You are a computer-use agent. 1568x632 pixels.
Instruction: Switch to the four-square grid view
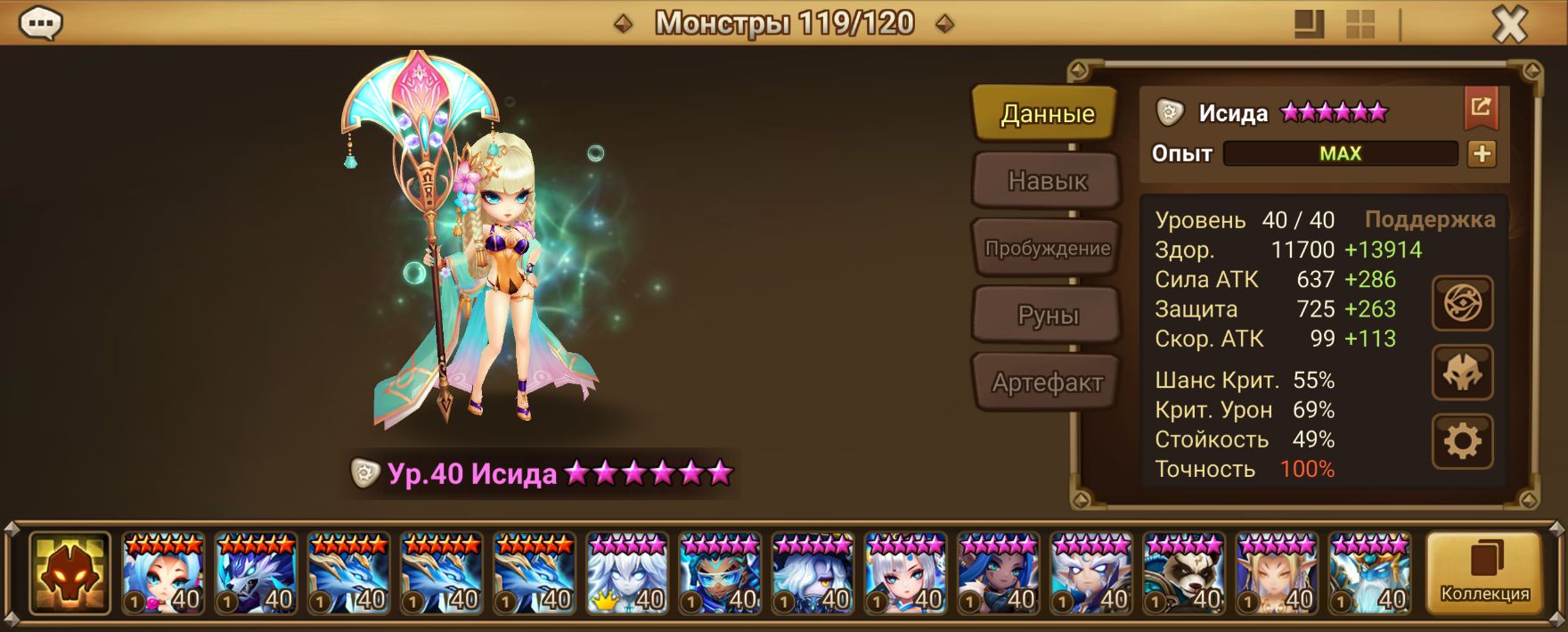click(1360, 24)
